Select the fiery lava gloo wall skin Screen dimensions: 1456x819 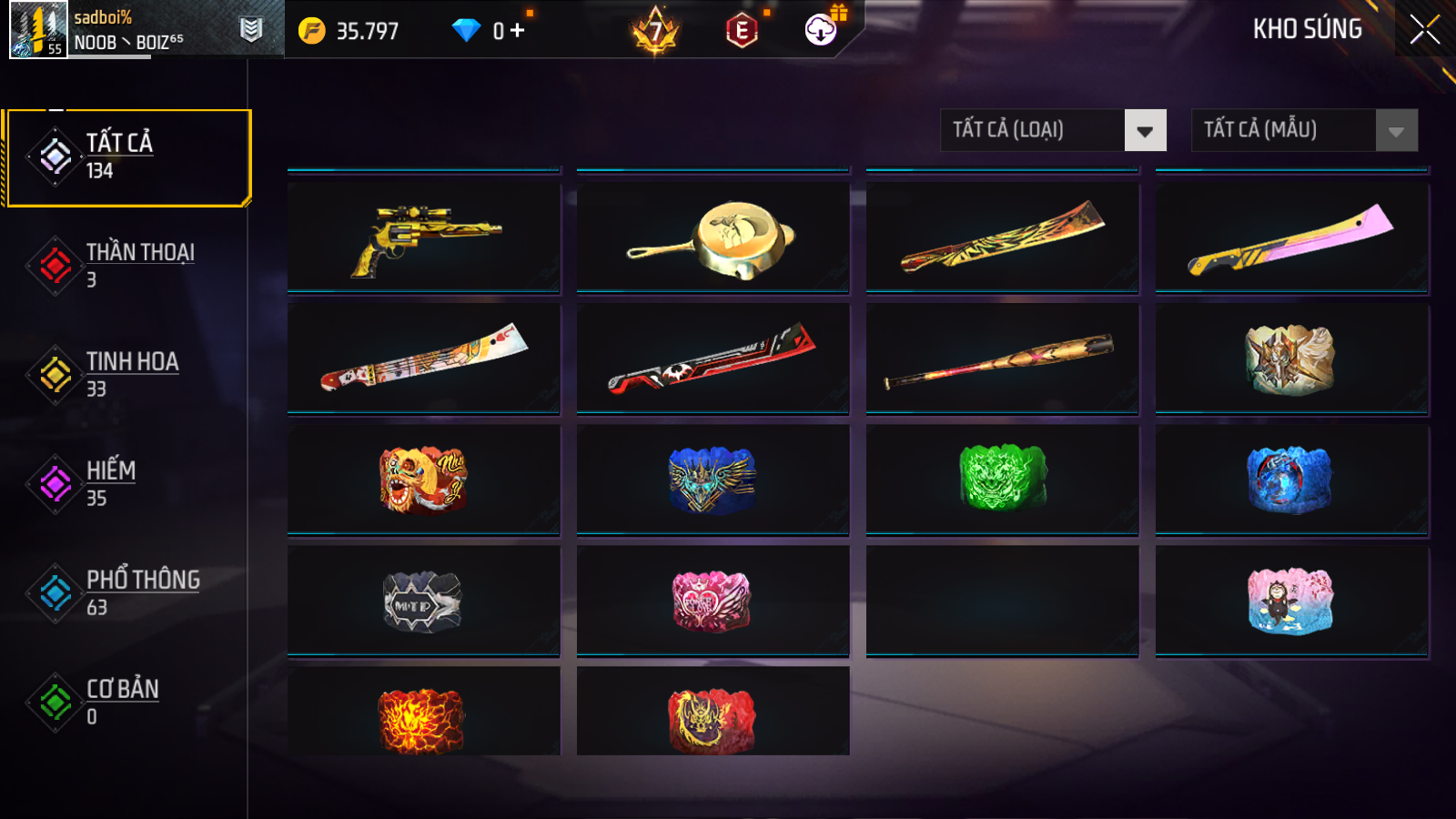(423, 719)
